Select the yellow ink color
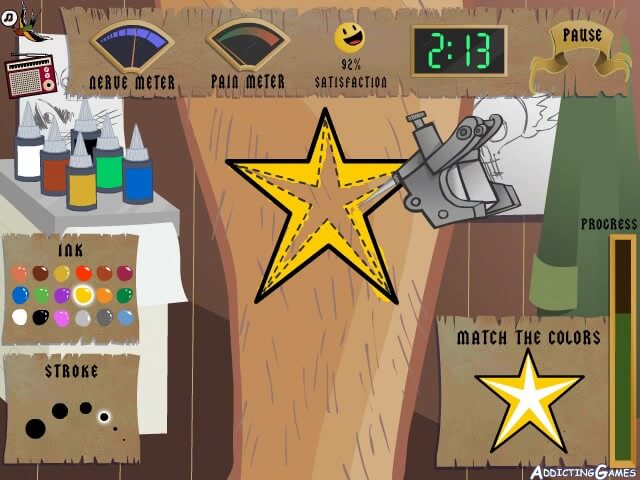The width and height of the screenshot is (640, 480). point(83,295)
